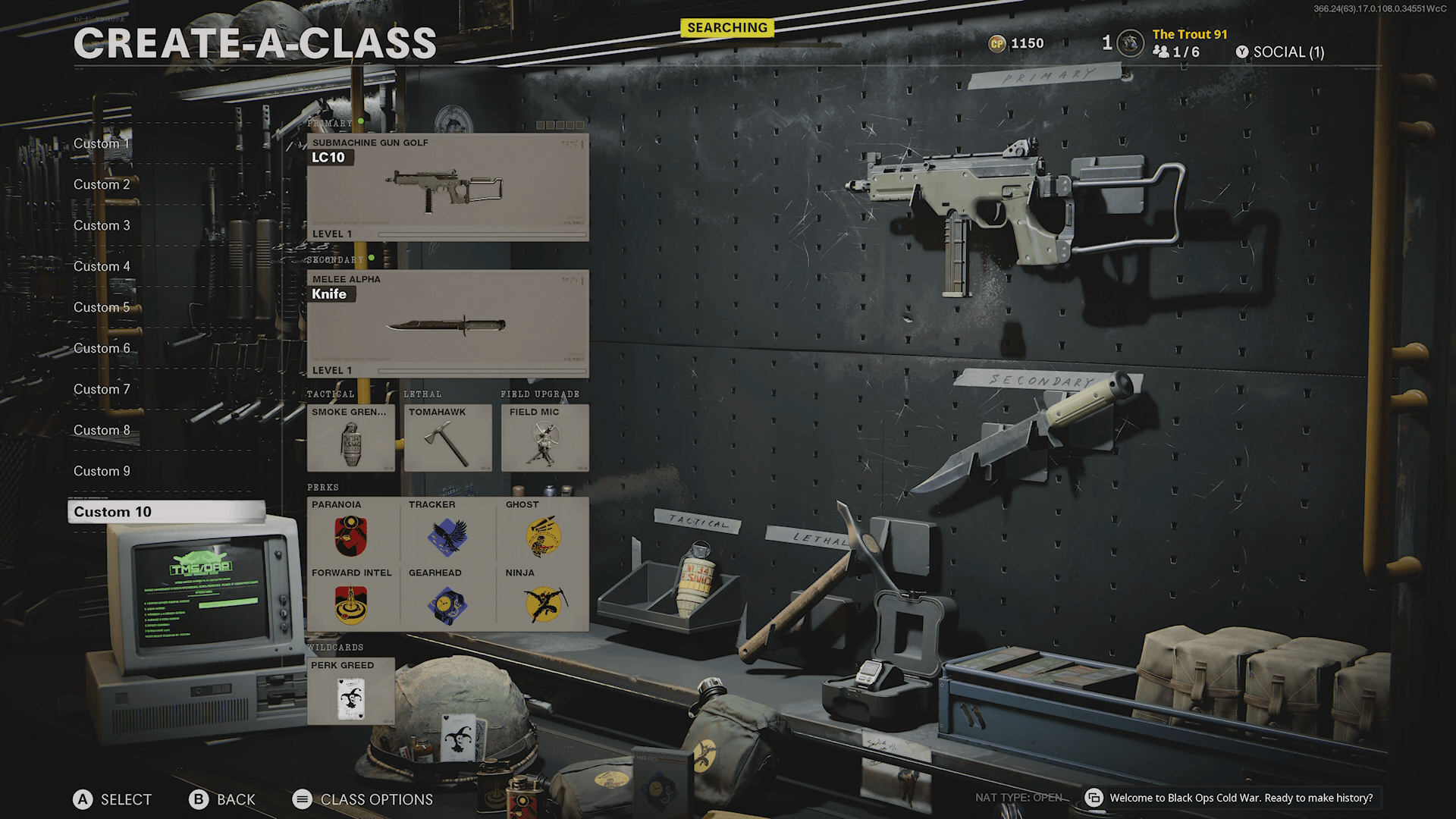Click the Tracker perk icon
This screenshot has width=1456, height=819.
point(447,536)
